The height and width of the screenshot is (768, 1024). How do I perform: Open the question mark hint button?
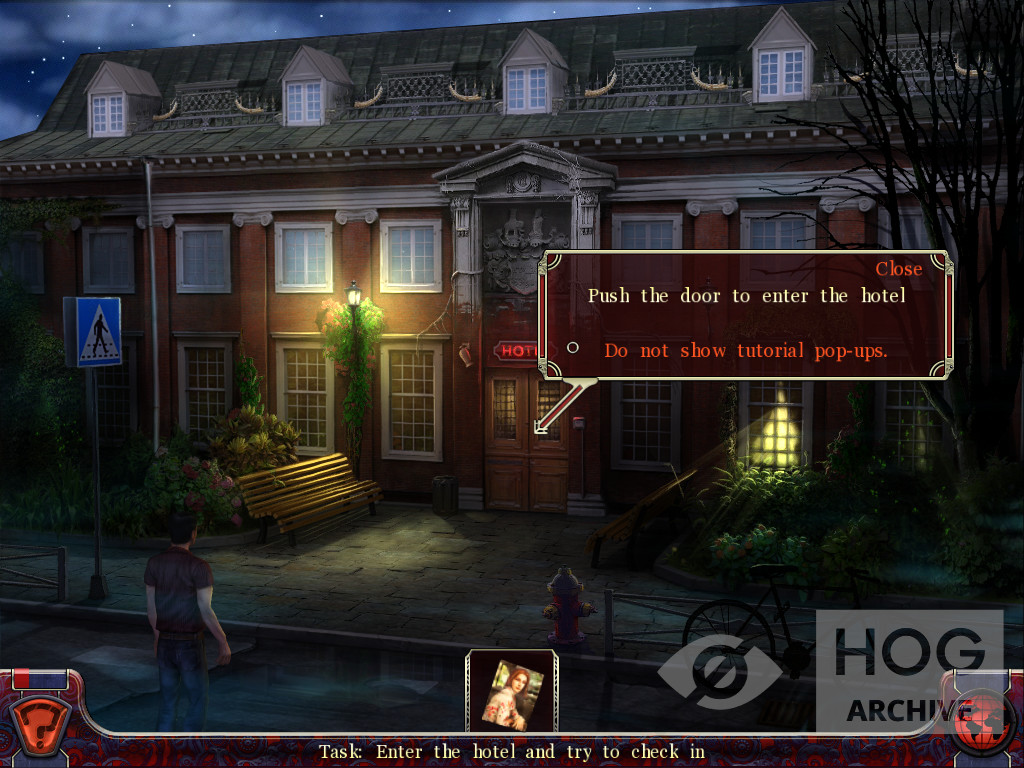[39, 720]
